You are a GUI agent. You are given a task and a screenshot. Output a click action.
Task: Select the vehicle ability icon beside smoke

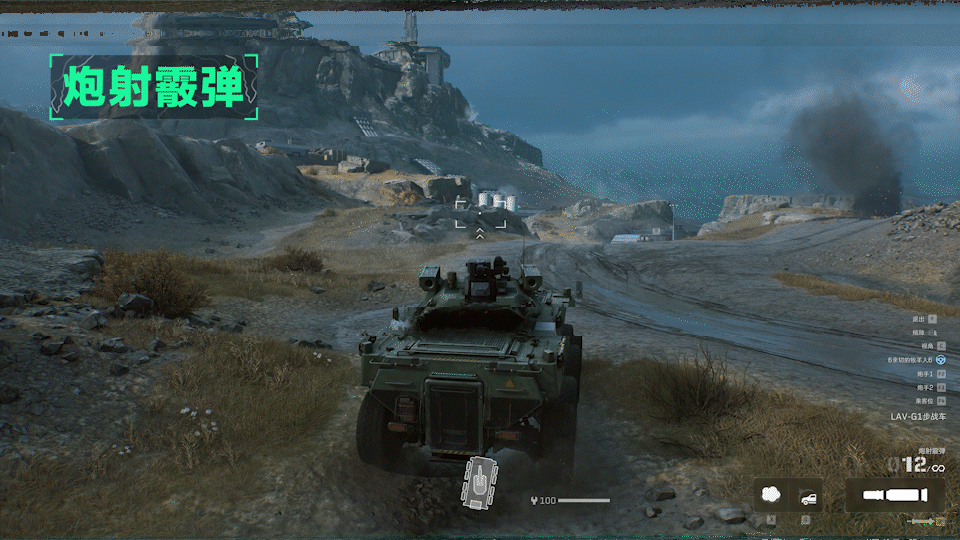pos(806,495)
